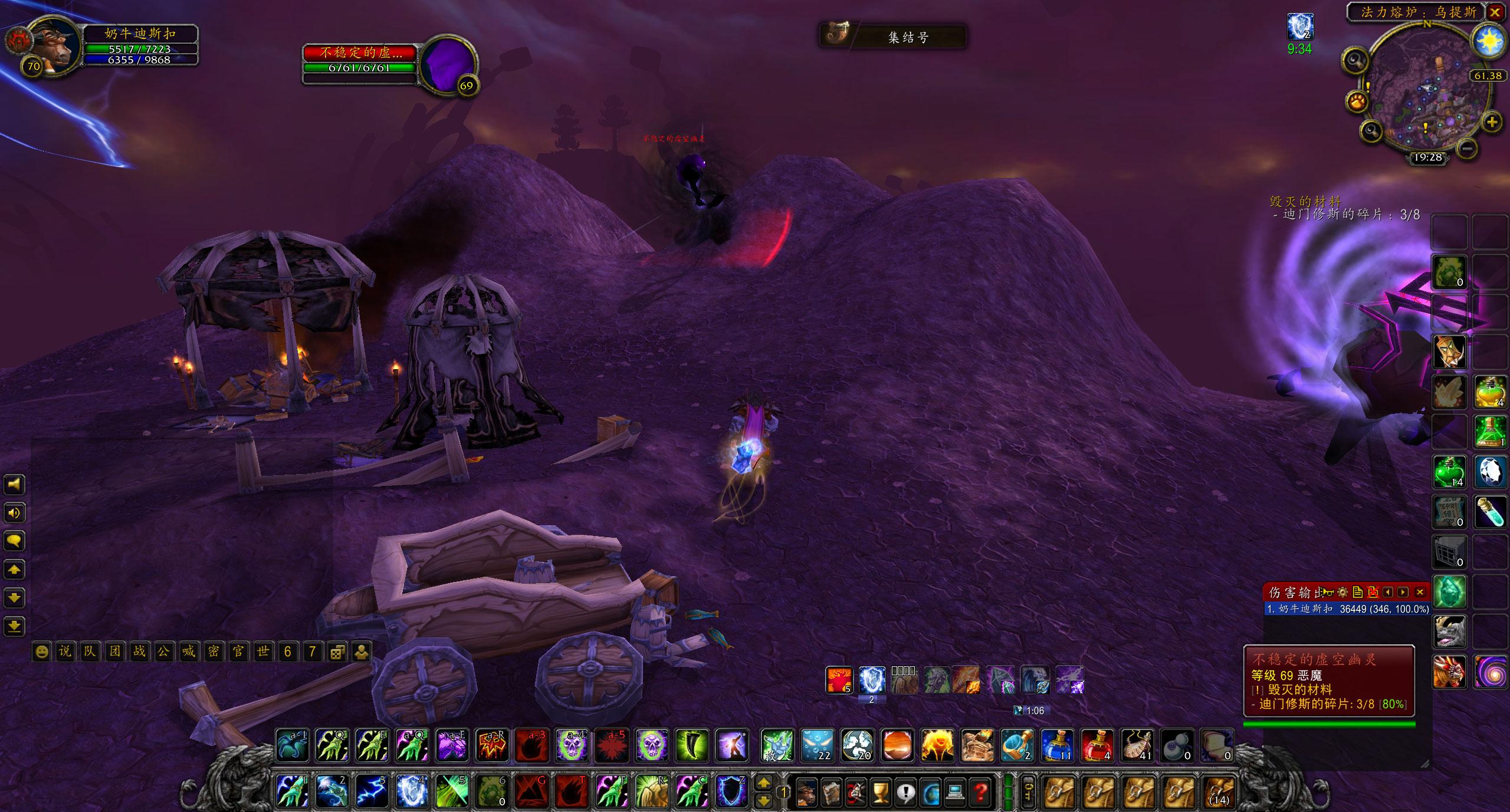Cast Water Shield from slot 4
Viewport: 1510px width, 812px height.
click(411, 791)
